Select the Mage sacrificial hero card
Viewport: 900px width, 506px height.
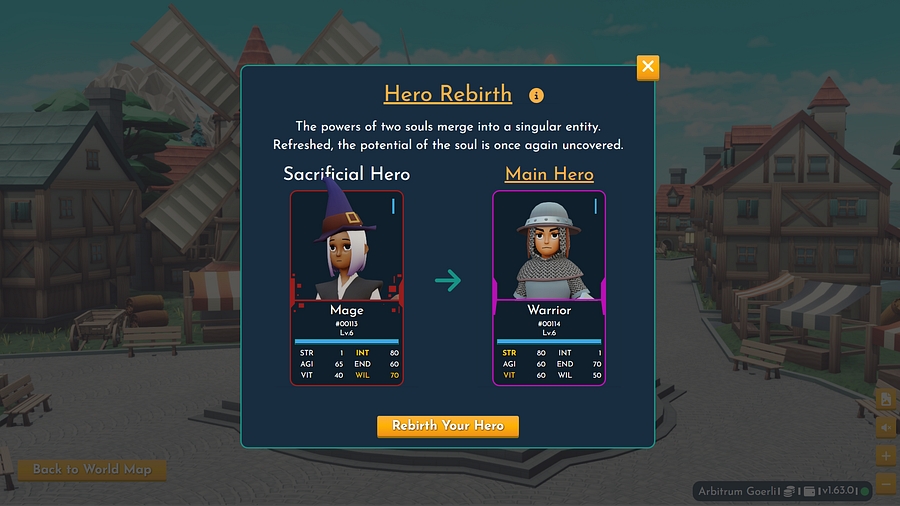click(346, 288)
